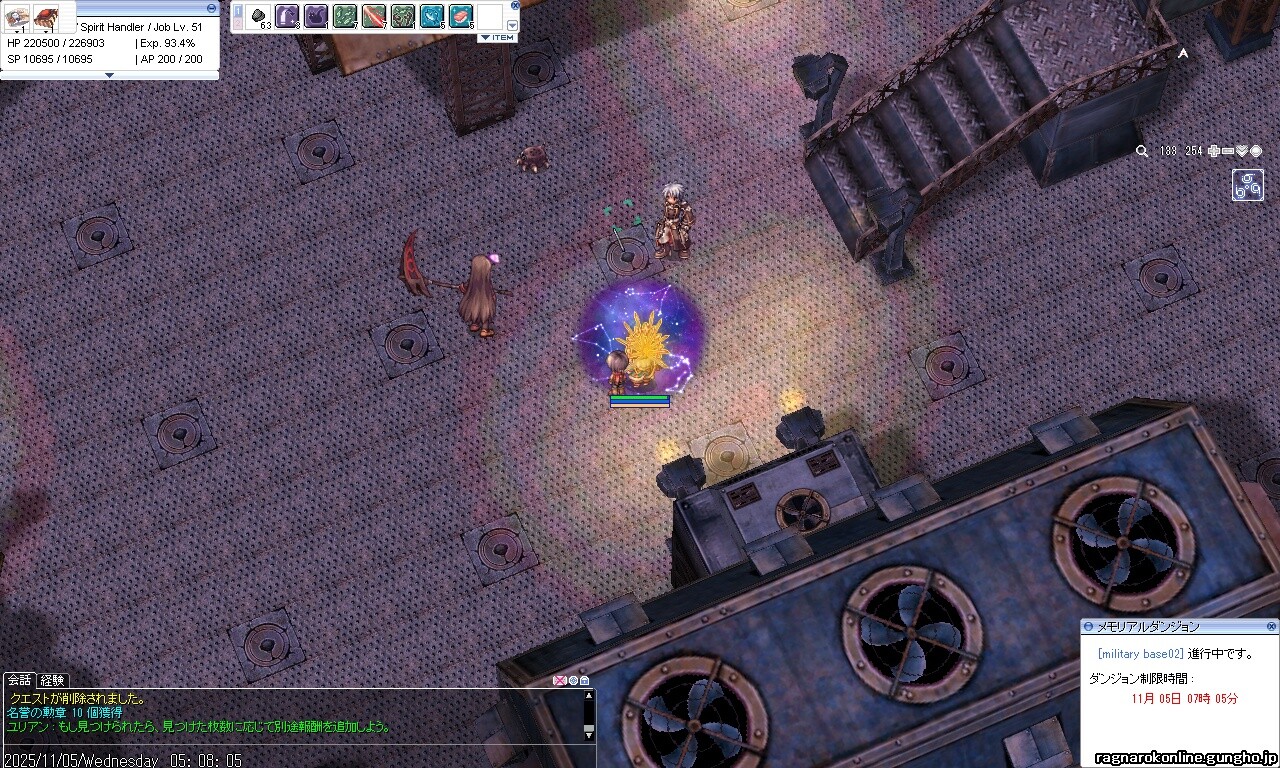This screenshot has width=1280, height=768.
Task: Click the minimap magnifier icon
Action: pos(1142,151)
